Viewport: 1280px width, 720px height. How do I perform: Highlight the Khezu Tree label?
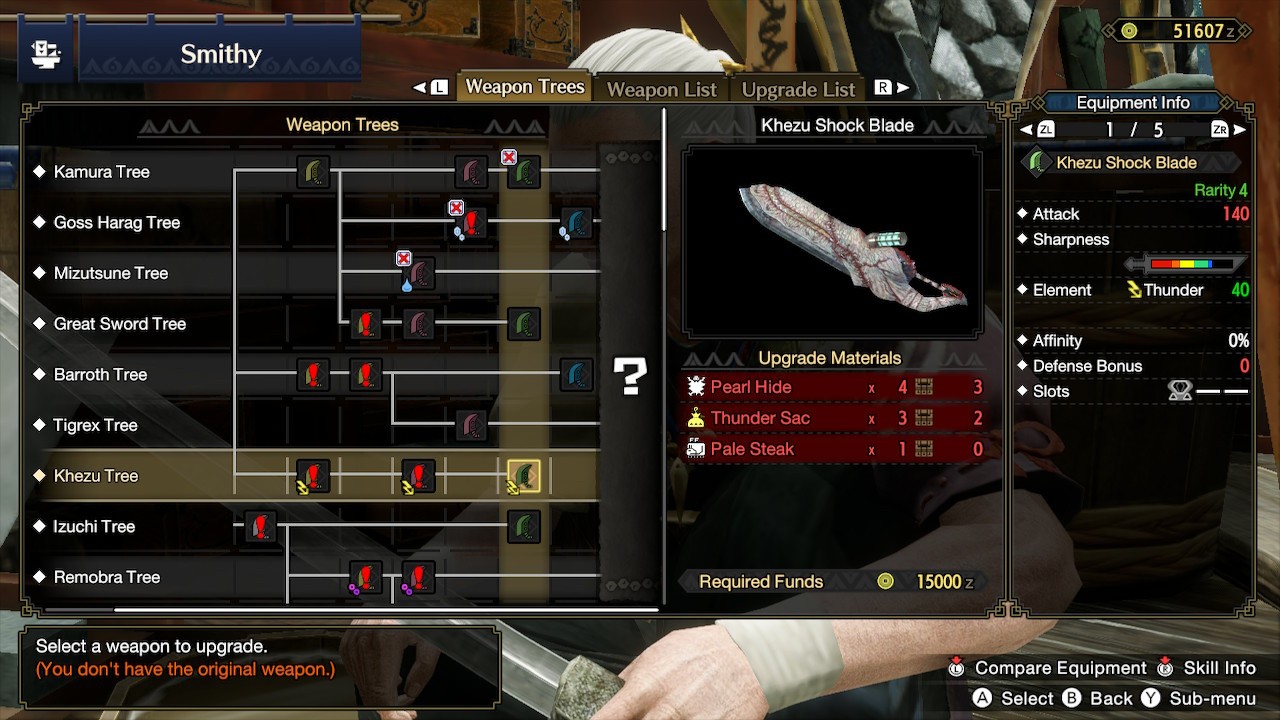(x=95, y=476)
